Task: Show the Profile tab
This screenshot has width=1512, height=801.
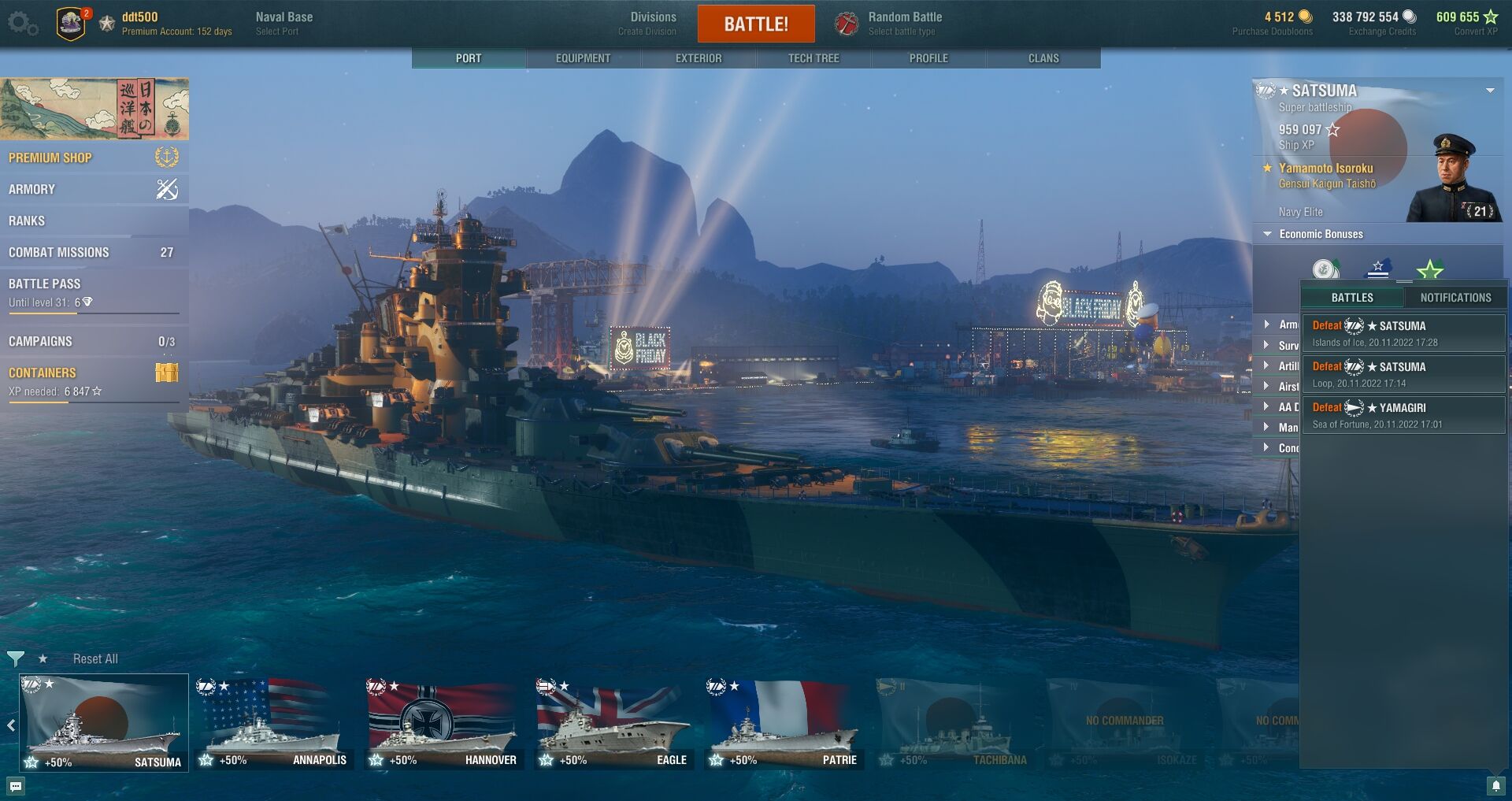Action: 928,58
